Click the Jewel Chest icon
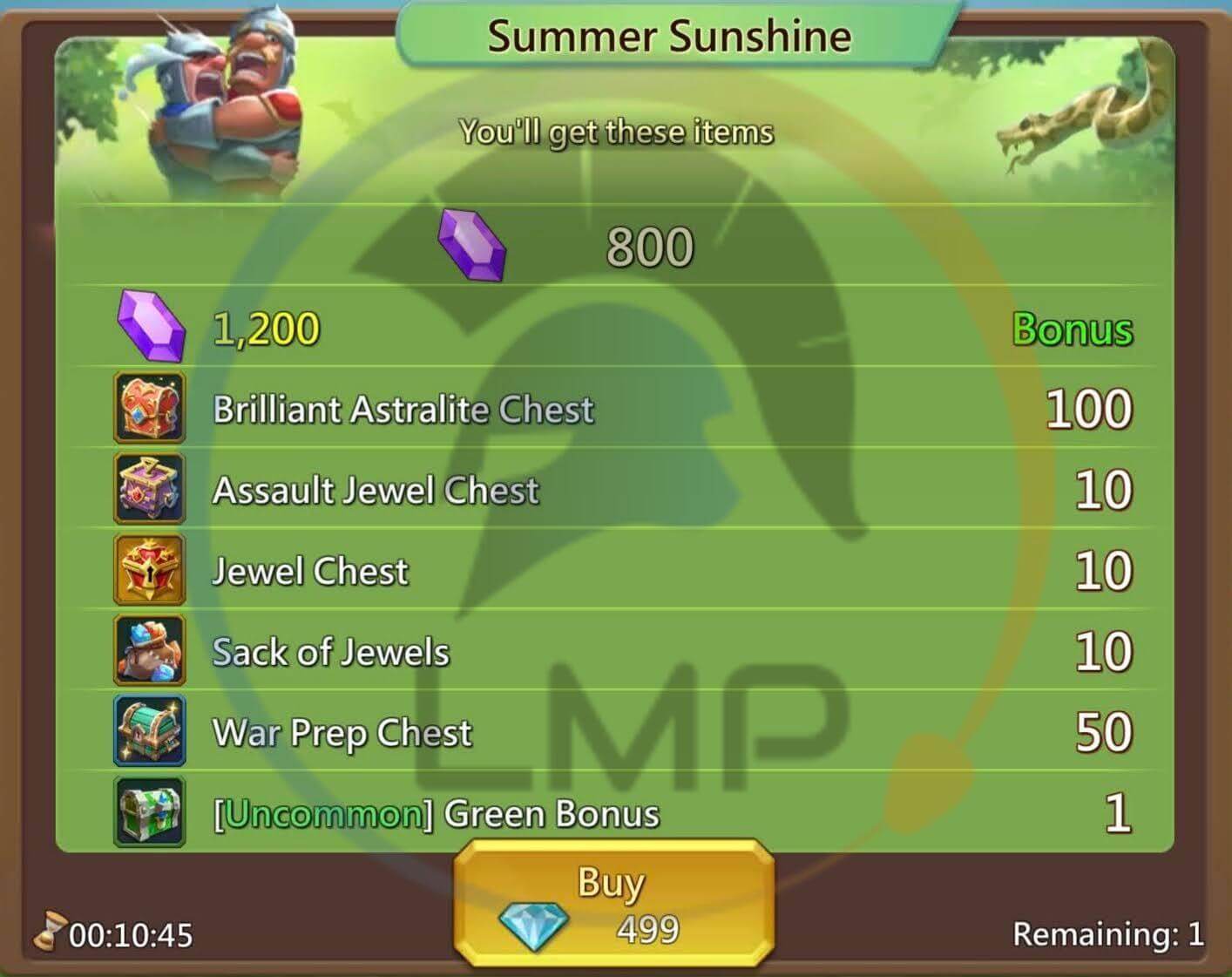 pyautogui.click(x=148, y=570)
